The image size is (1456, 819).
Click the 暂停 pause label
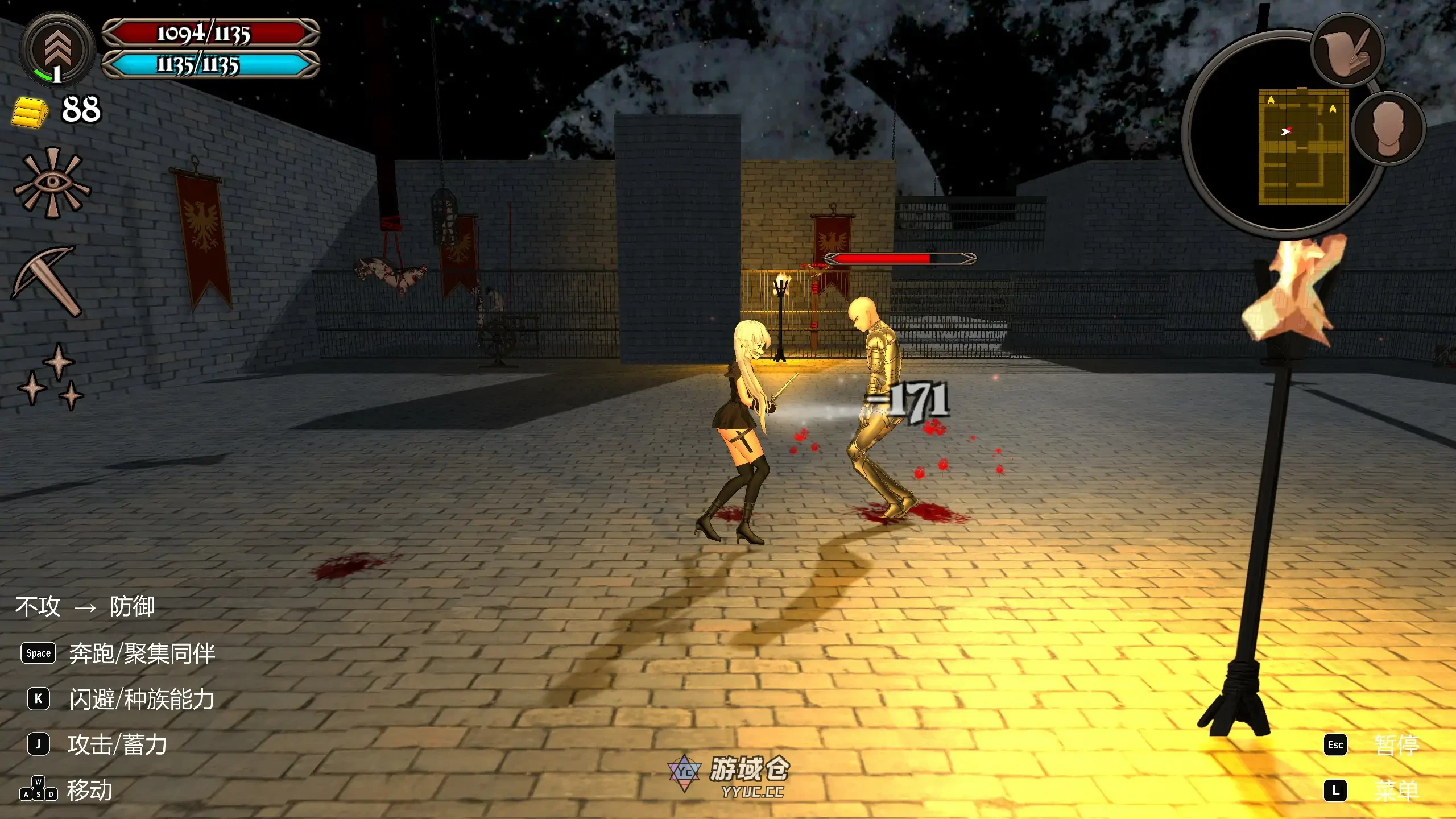pyautogui.click(x=1396, y=745)
